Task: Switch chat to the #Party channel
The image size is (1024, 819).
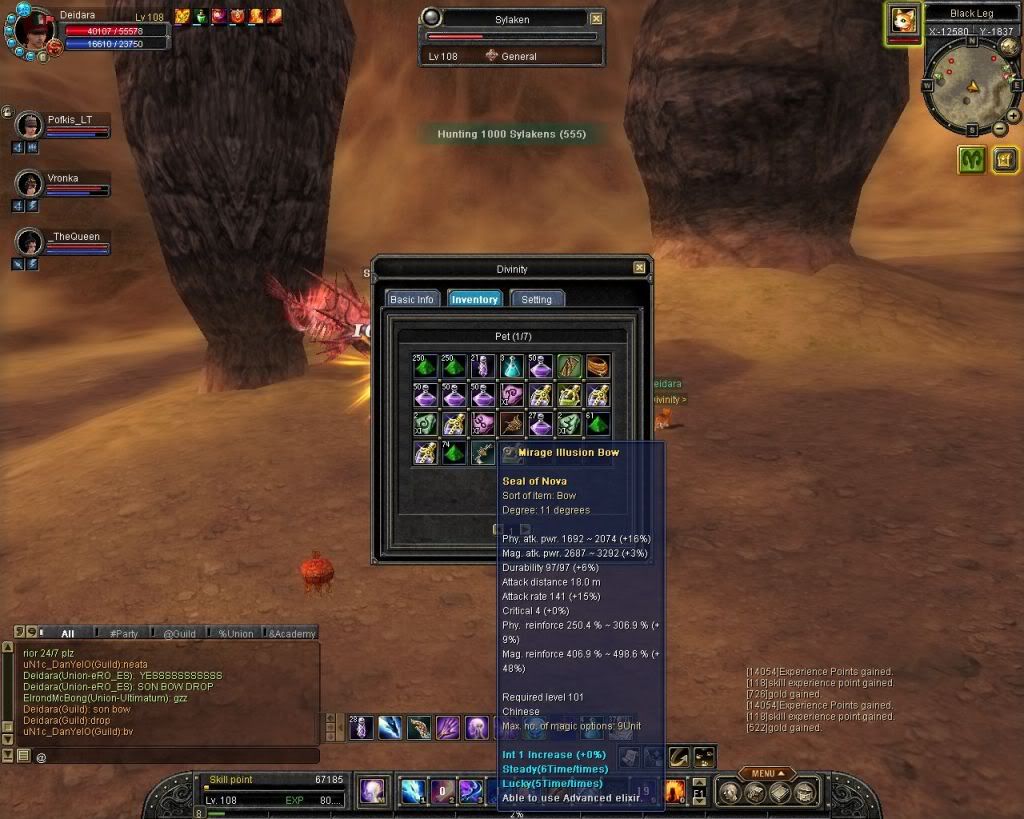Action: [x=124, y=633]
